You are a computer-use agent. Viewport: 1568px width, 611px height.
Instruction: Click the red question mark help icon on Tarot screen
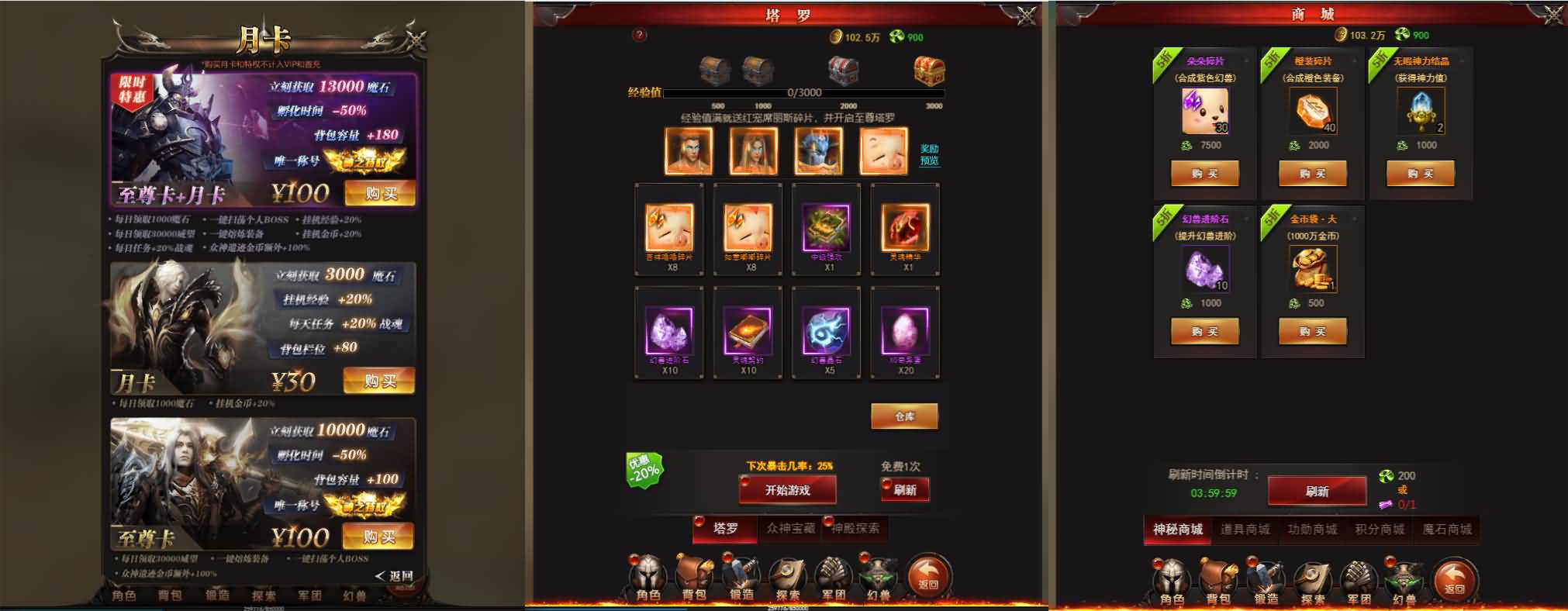(637, 34)
